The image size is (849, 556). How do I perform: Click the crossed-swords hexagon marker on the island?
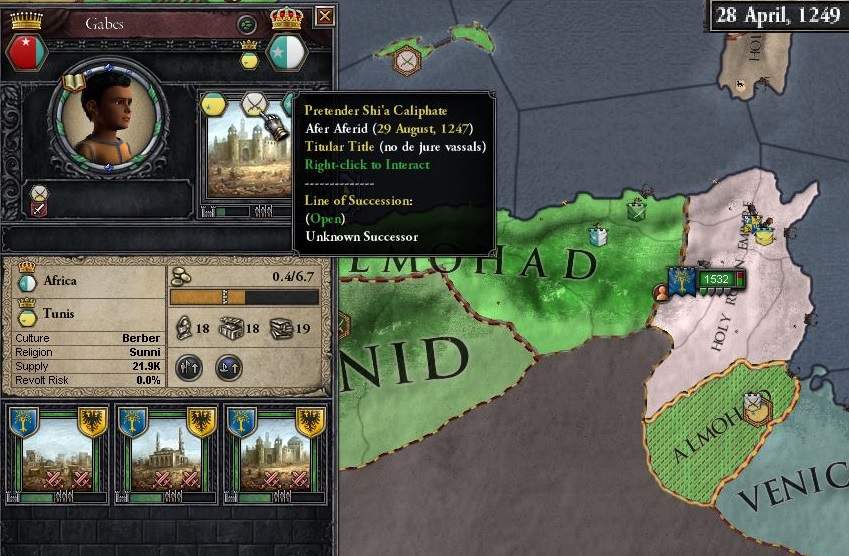click(406, 61)
